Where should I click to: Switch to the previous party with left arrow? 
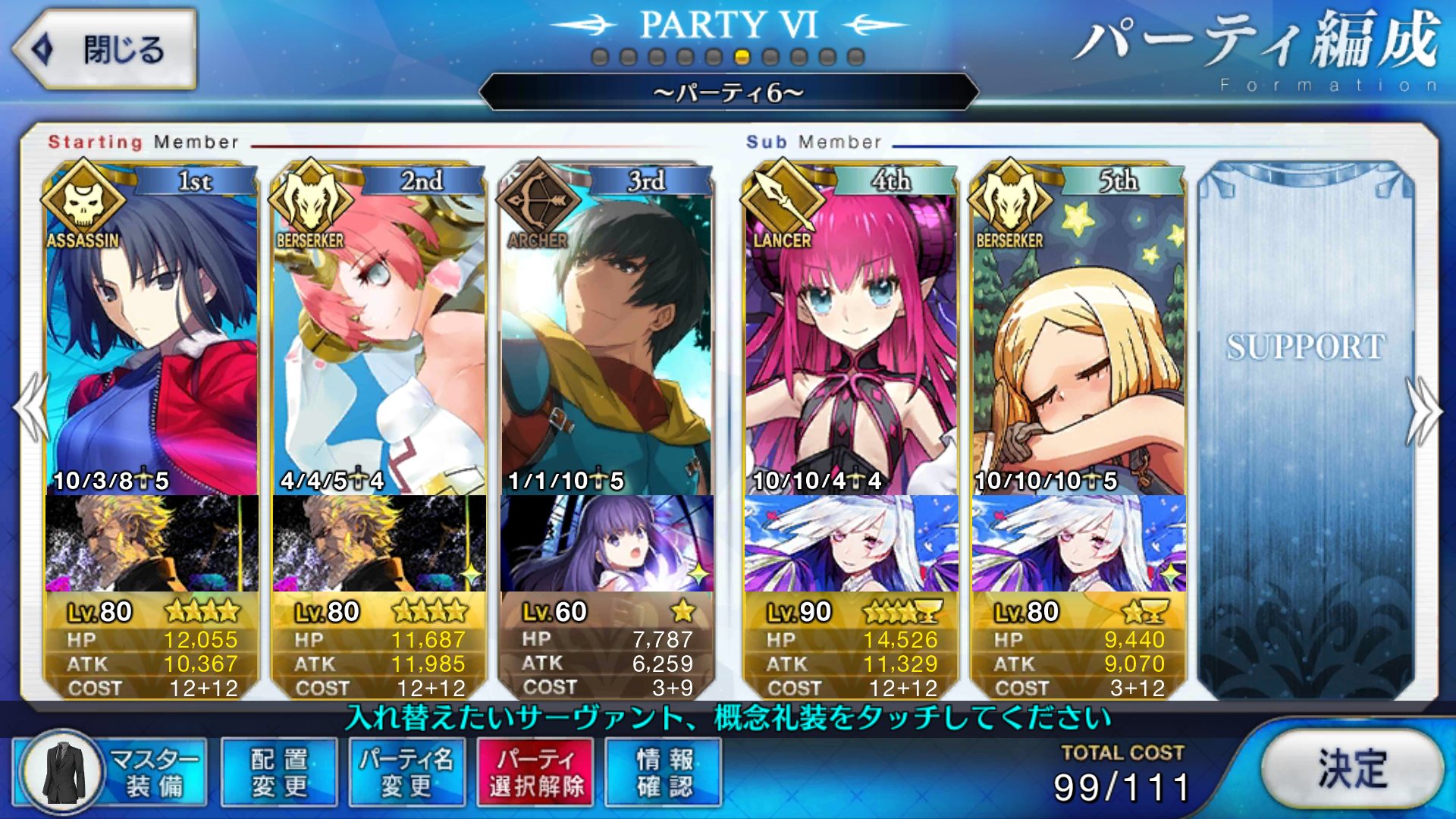(x=30, y=409)
